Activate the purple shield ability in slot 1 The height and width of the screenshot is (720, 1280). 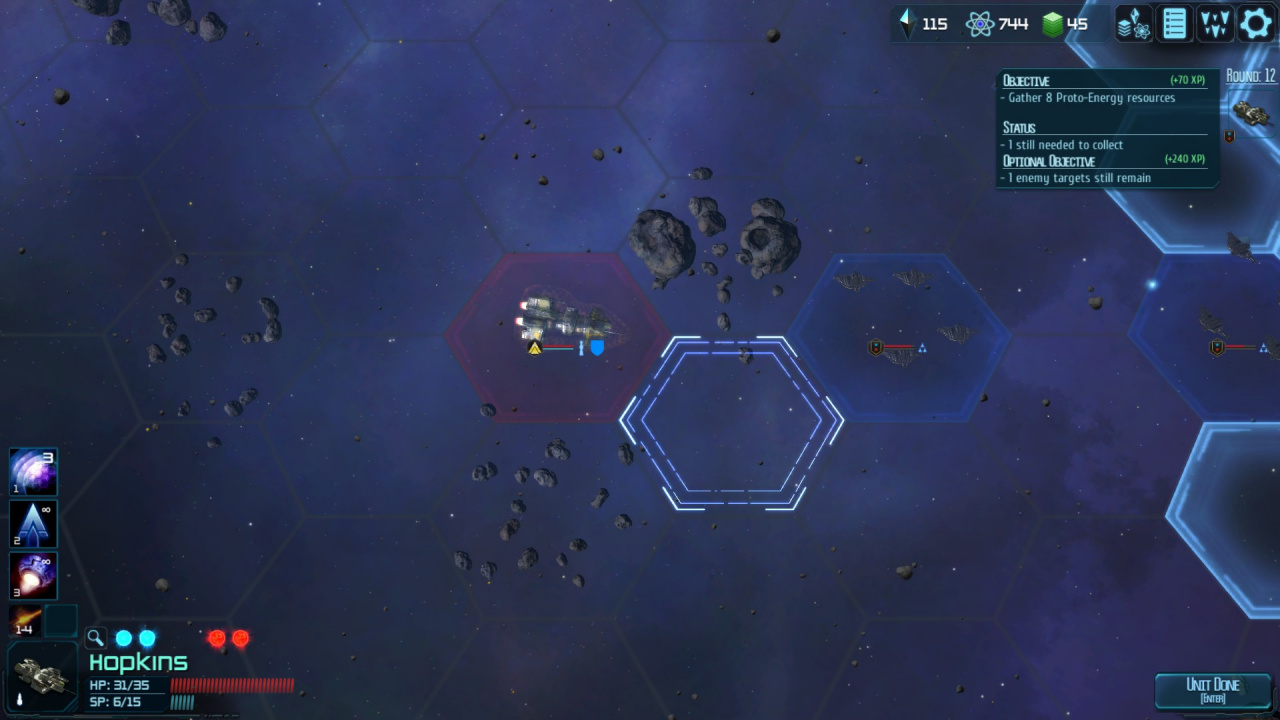coord(33,472)
